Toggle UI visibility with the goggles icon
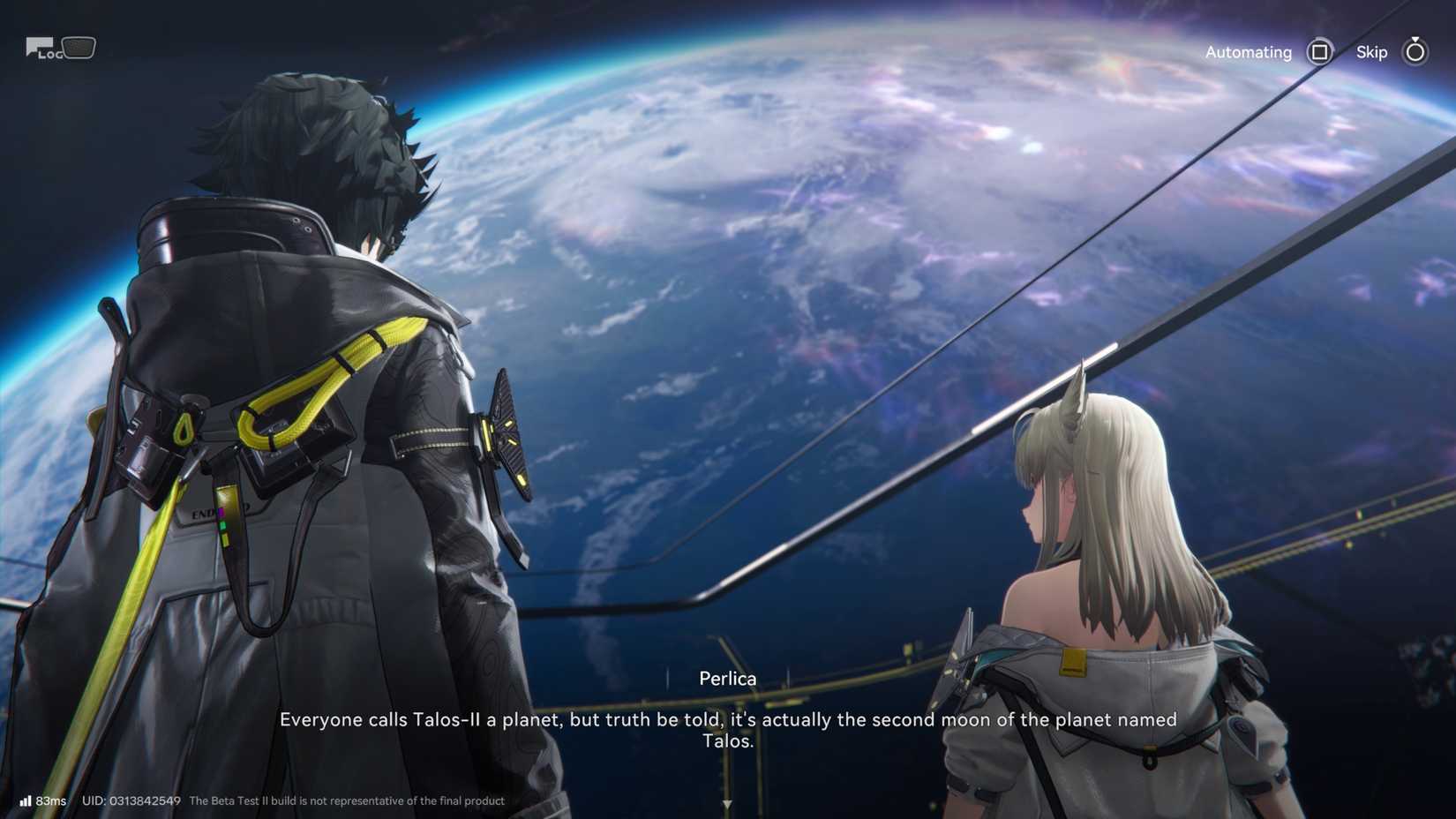Image resolution: width=1456 pixels, height=819 pixels. (x=79, y=48)
